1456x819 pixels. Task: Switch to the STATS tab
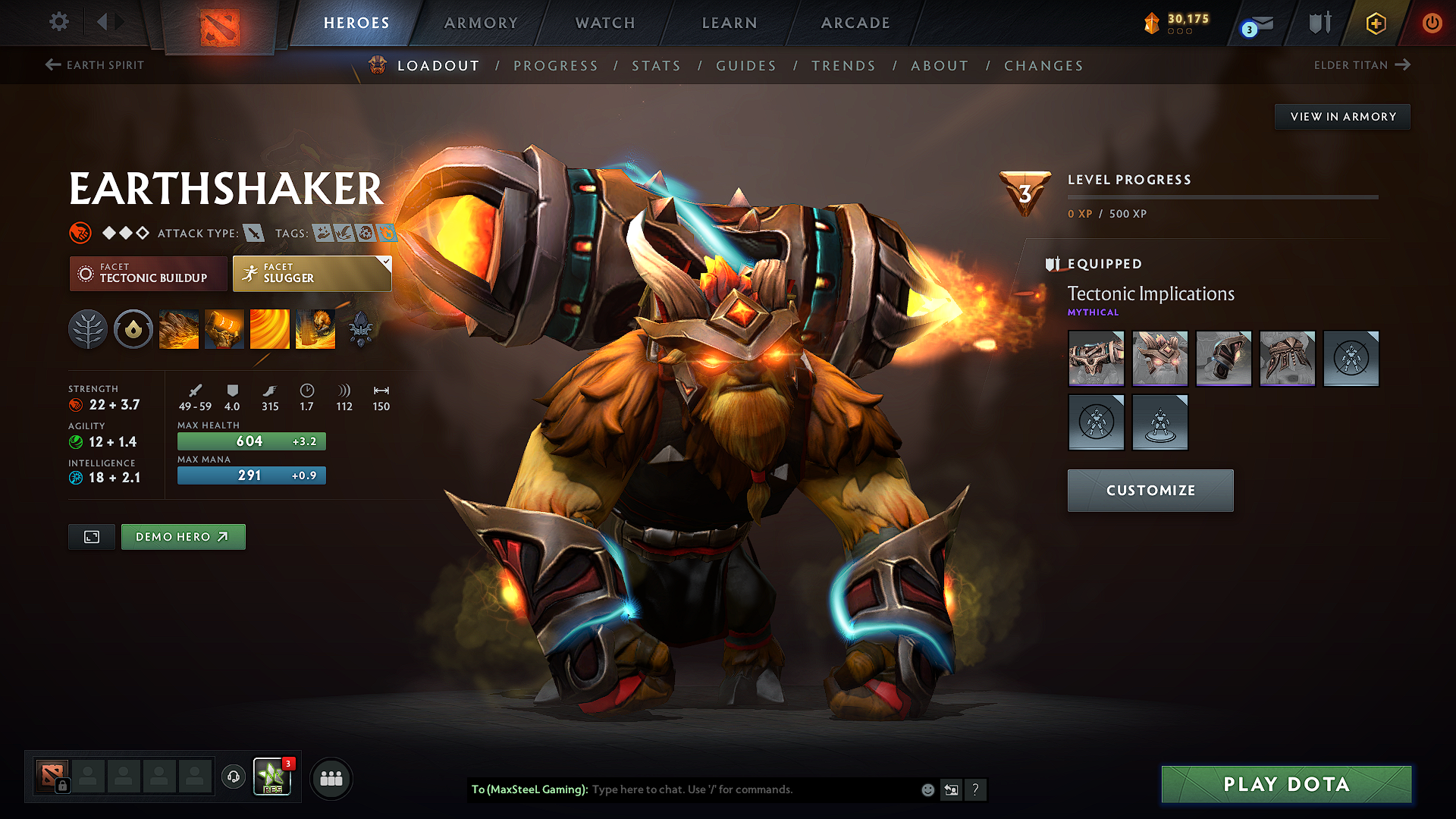pos(656,66)
